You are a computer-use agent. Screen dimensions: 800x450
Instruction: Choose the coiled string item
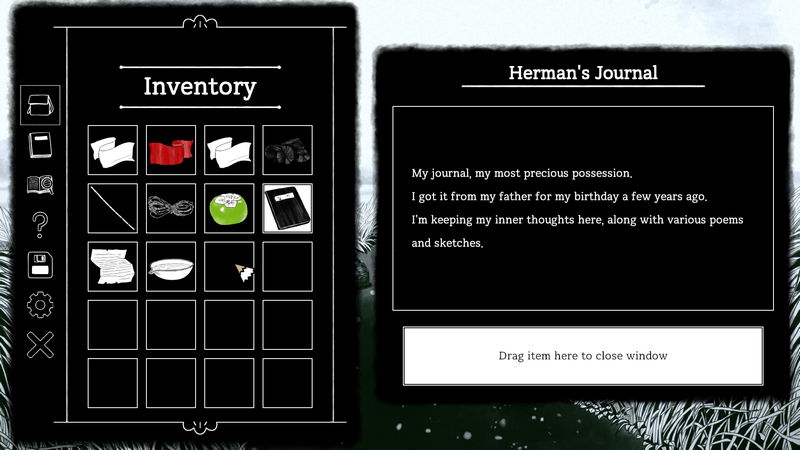[171, 208]
